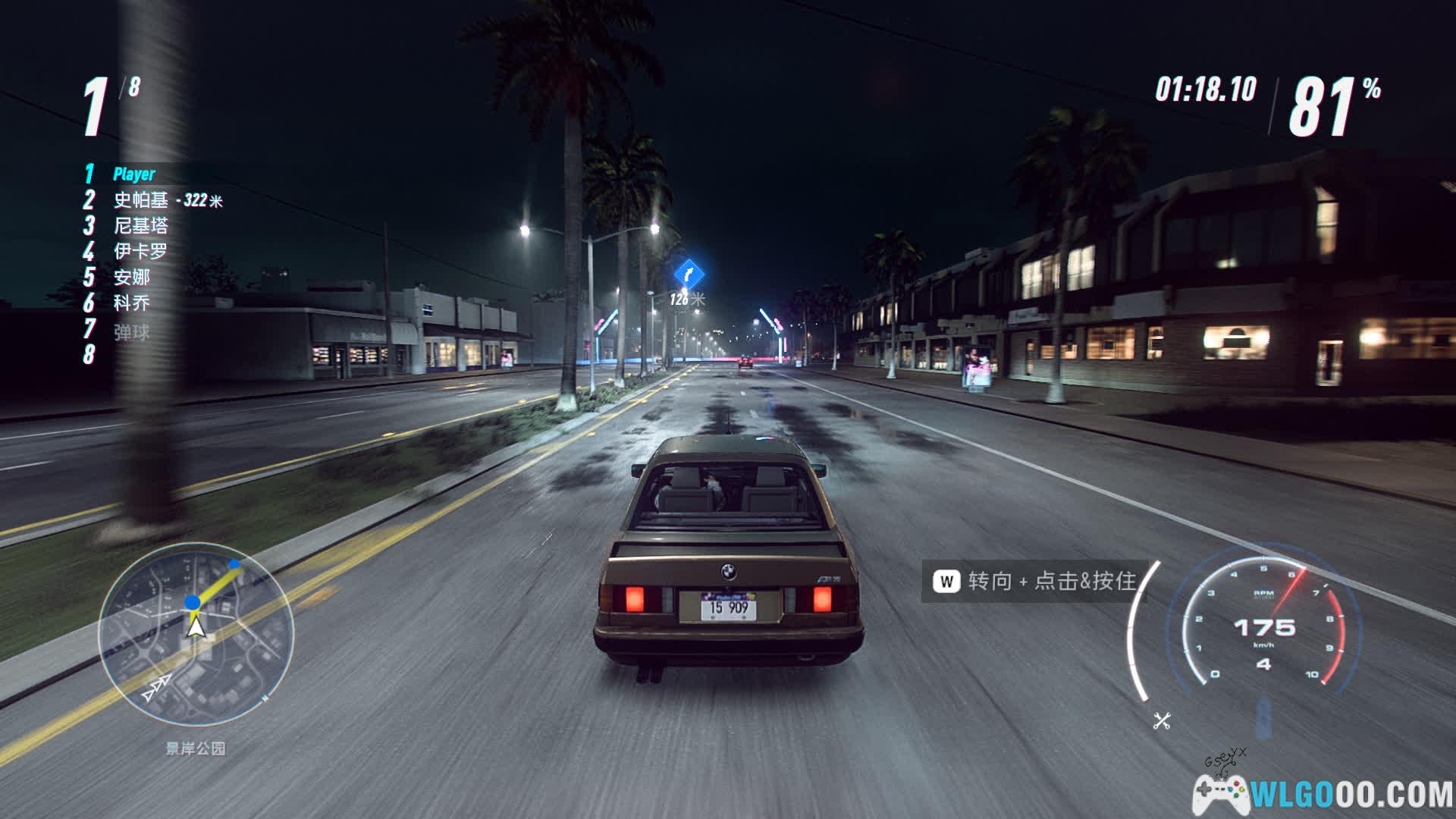Select racer 伊卡罗 in the position list
Screen dimensions: 1456x819
[141, 251]
